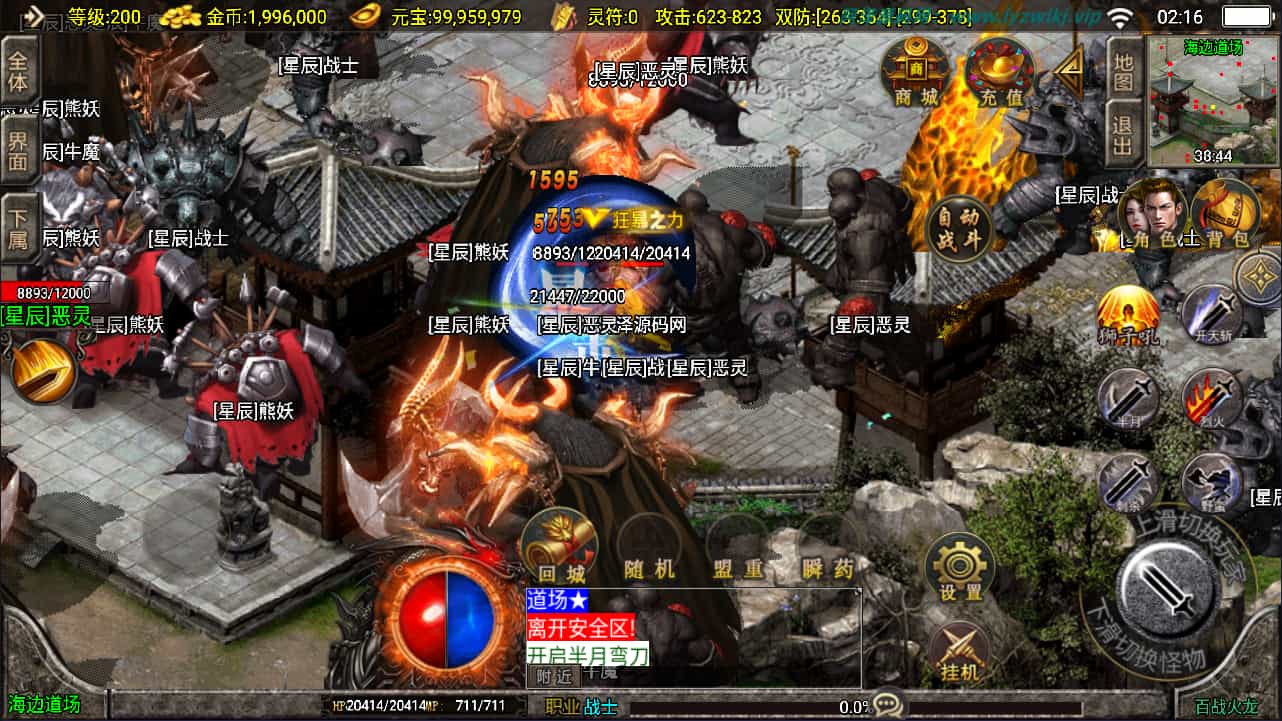Toggle 自动战斗 auto battle
Image resolution: width=1282 pixels, height=721 pixels.
point(959,229)
